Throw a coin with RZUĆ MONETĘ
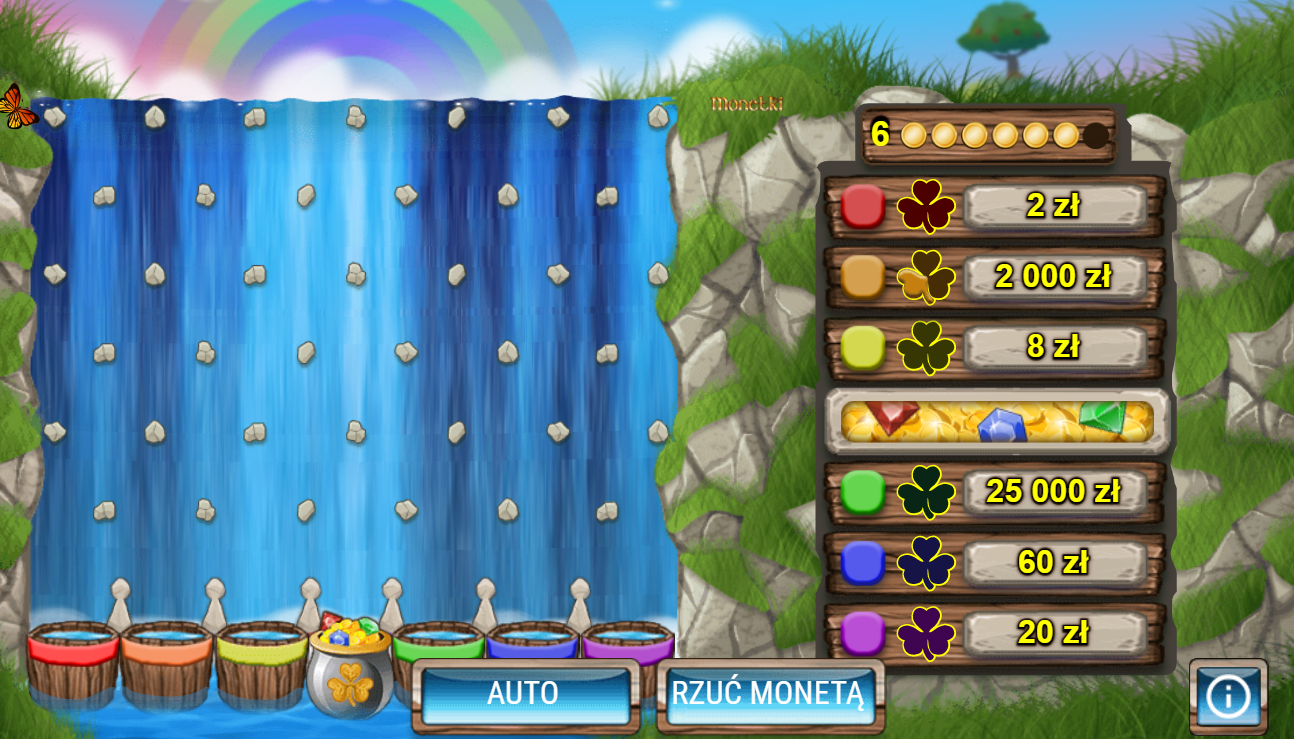The height and width of the screenshot is (739, 1294). coord(768,694)
